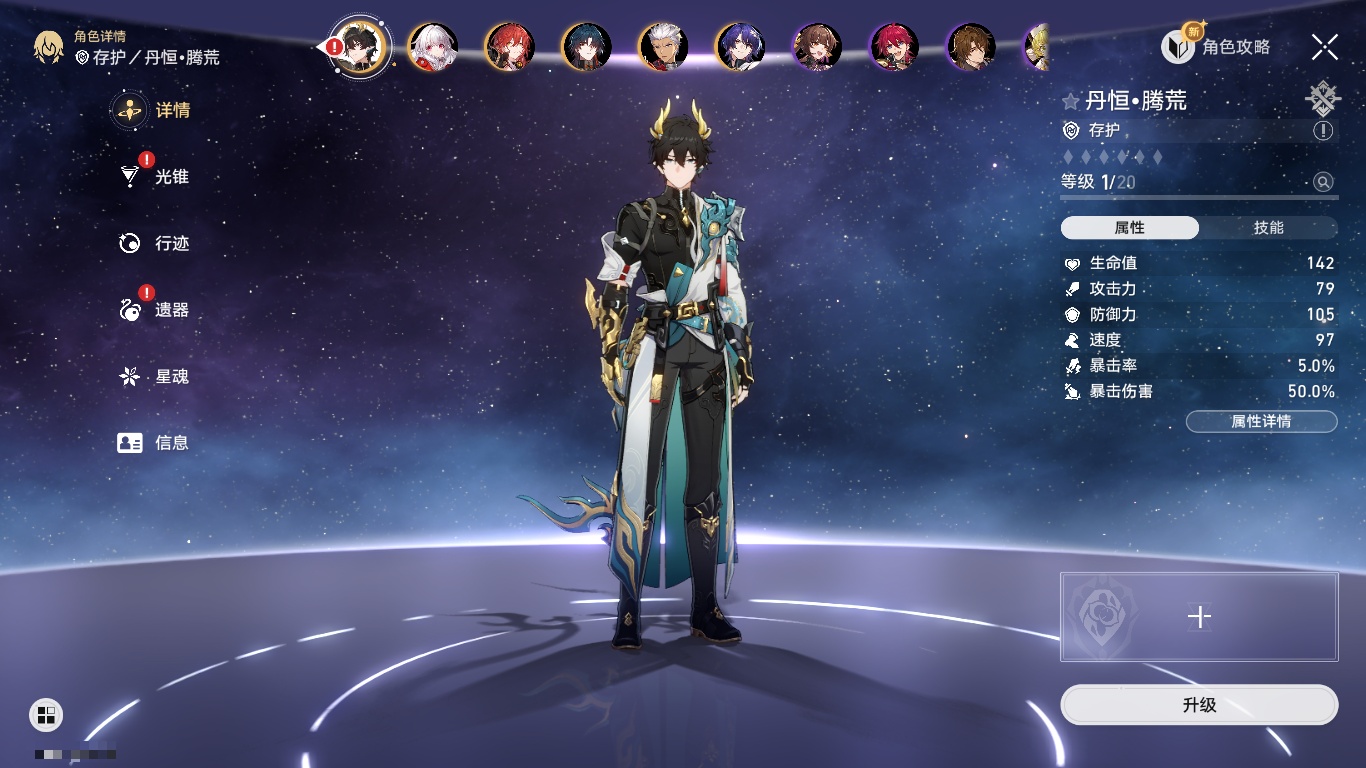Open the 详情 details section
This screenshot has width=1366, height=768.
[154, 110]
